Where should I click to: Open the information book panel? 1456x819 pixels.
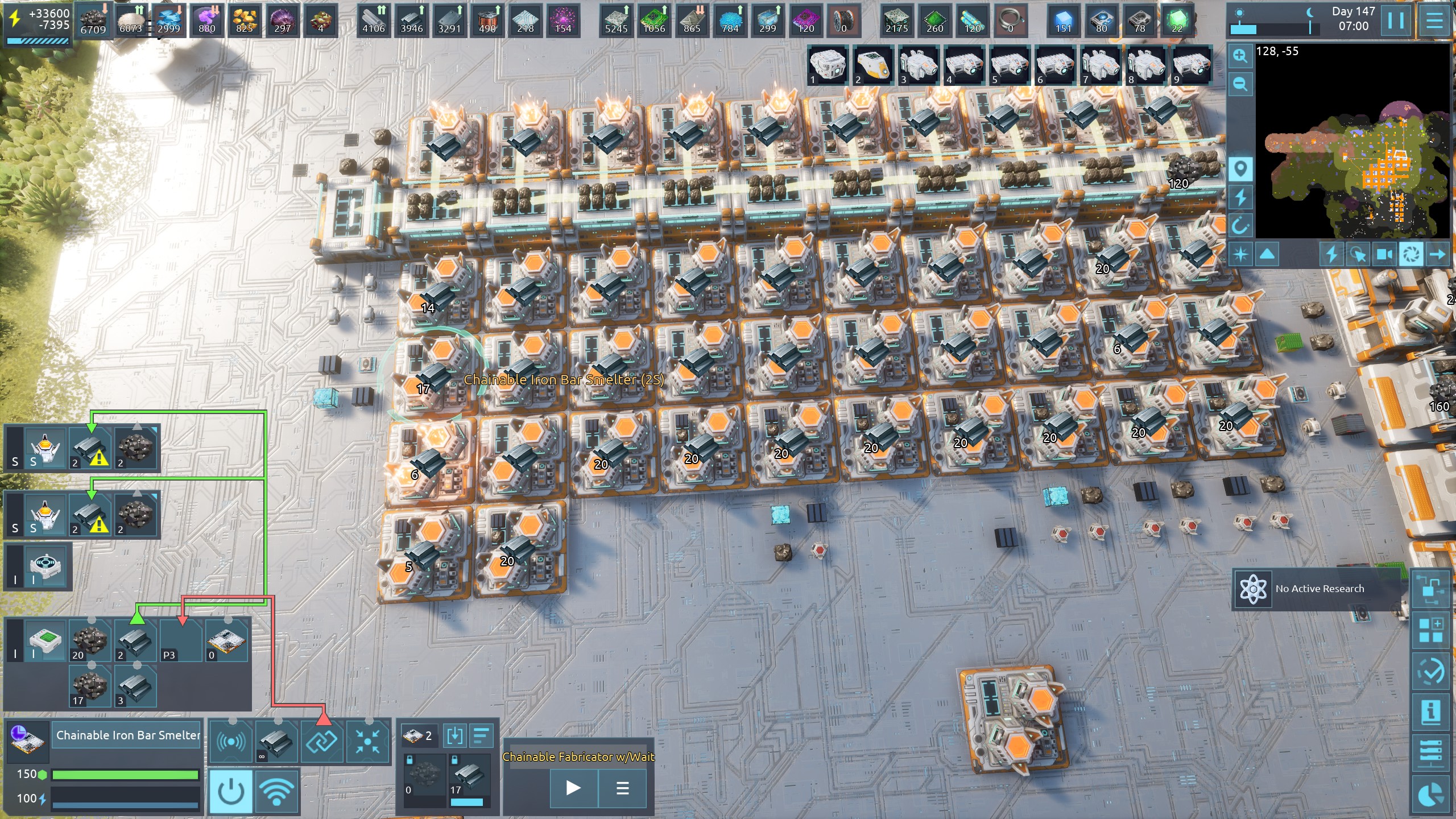1430,711
